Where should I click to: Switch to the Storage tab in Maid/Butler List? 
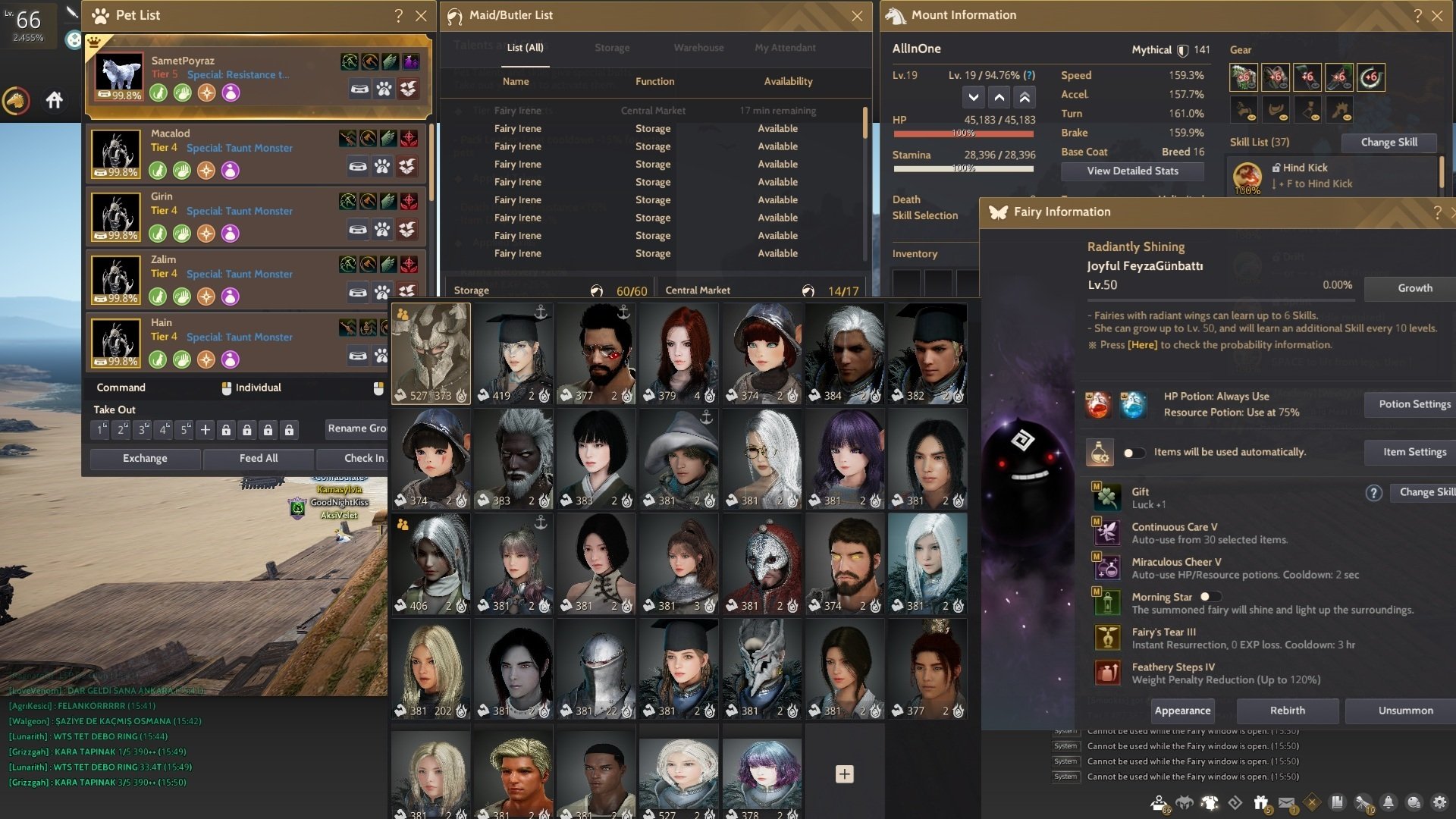tap(611, 47)
